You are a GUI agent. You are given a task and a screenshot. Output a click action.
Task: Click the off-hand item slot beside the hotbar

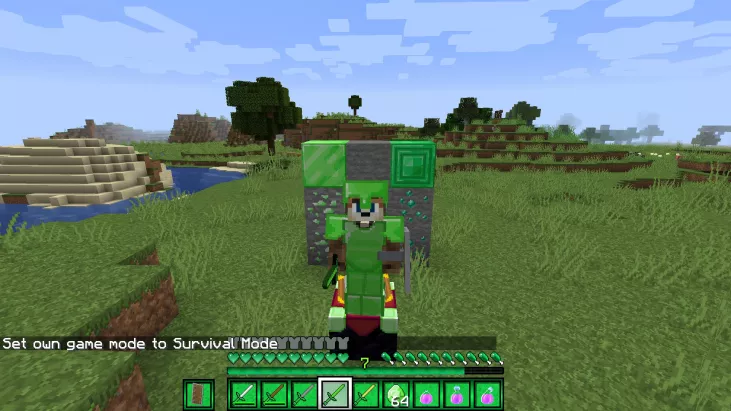tap(199, 395)
